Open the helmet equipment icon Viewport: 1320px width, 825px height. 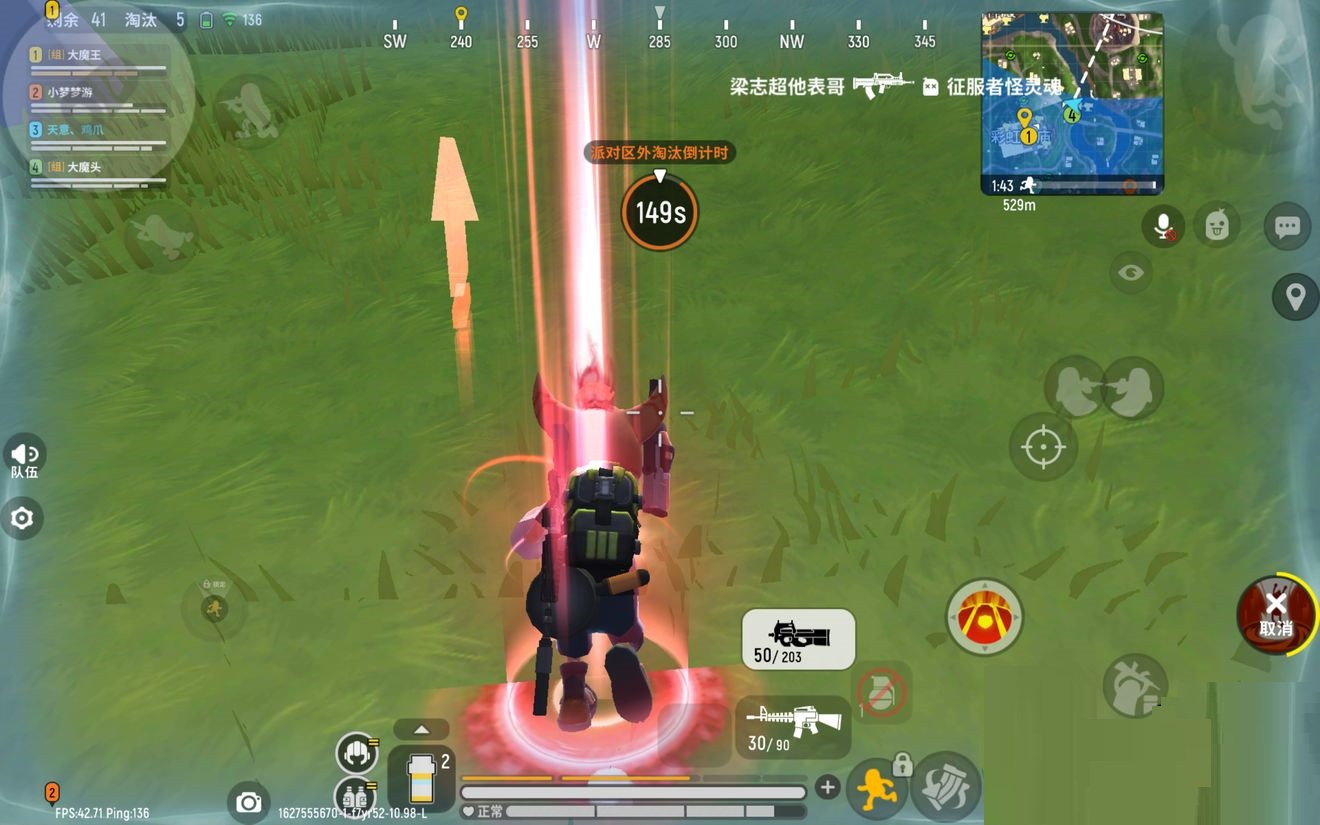click(x=355, y=752)
